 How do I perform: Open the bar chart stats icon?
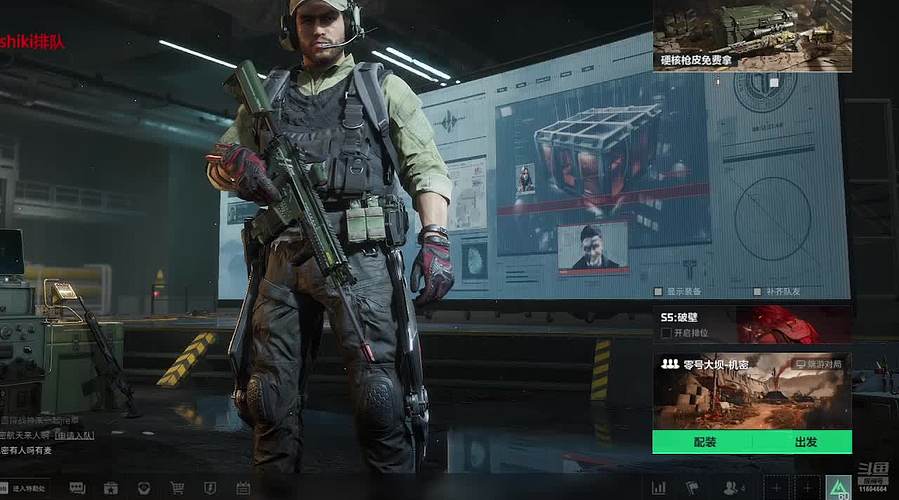pos(659,488)
